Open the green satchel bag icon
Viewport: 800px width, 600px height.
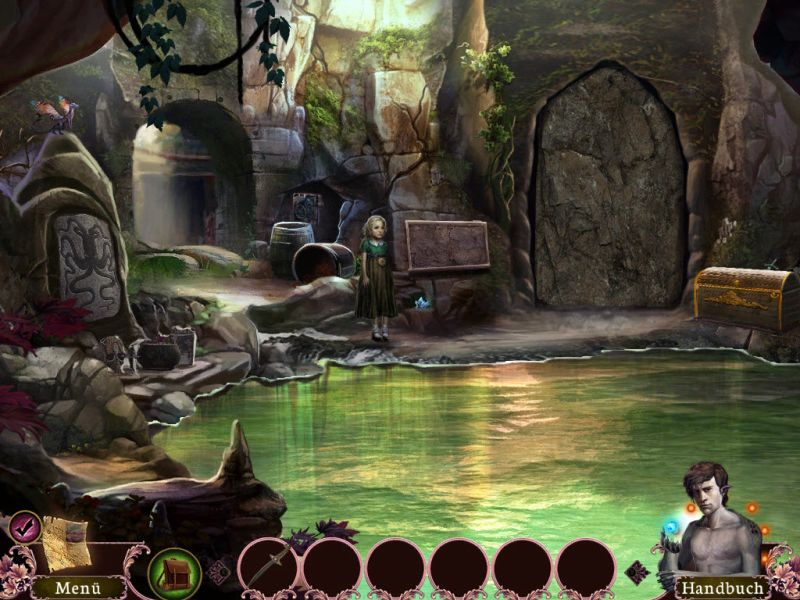(x=175, y=573)
